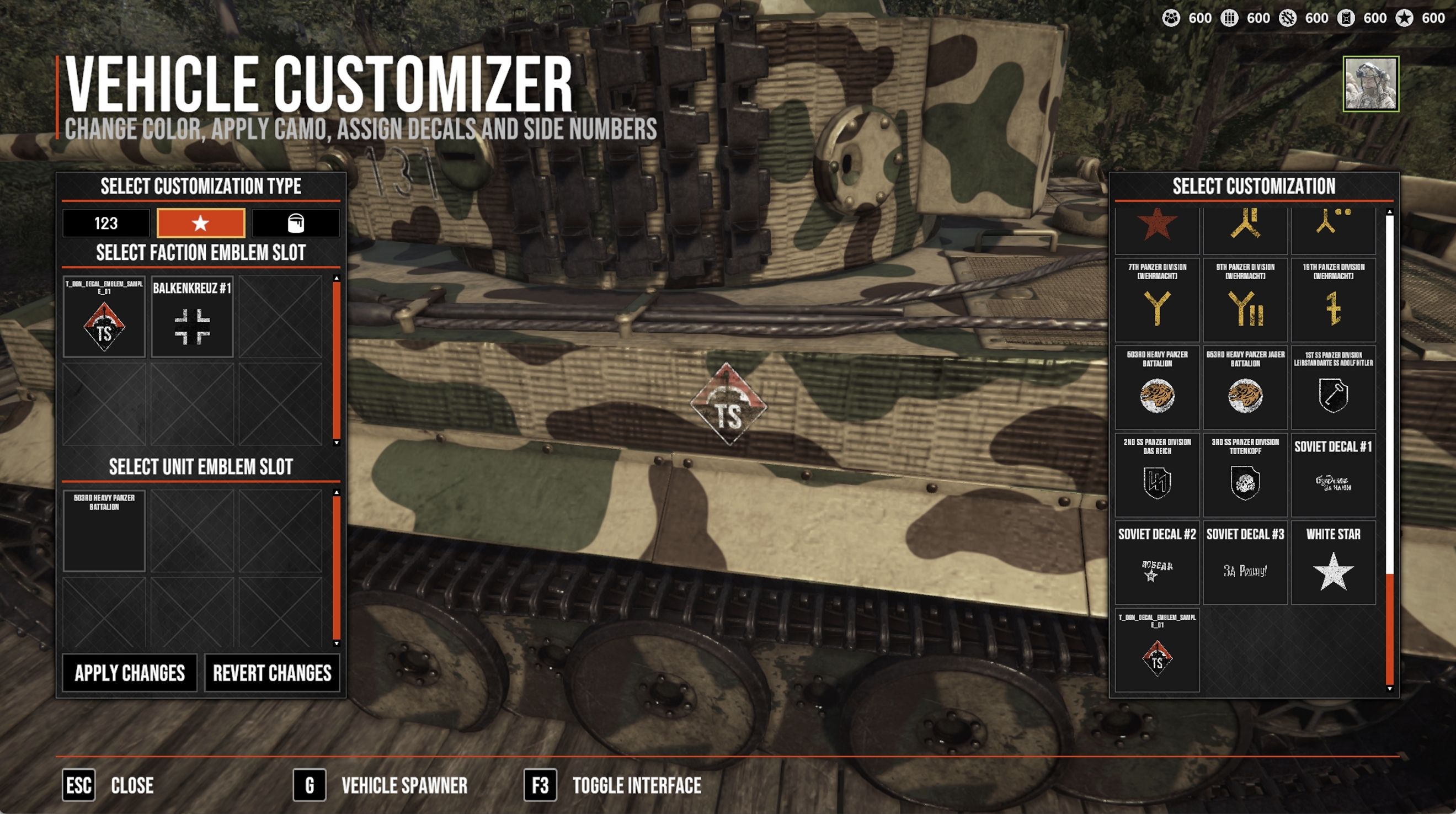Image resolution: width=1456 pixels, height=814 pixels.
Task: Select the star emblem customization tab
Action: [x=201, y=223]
